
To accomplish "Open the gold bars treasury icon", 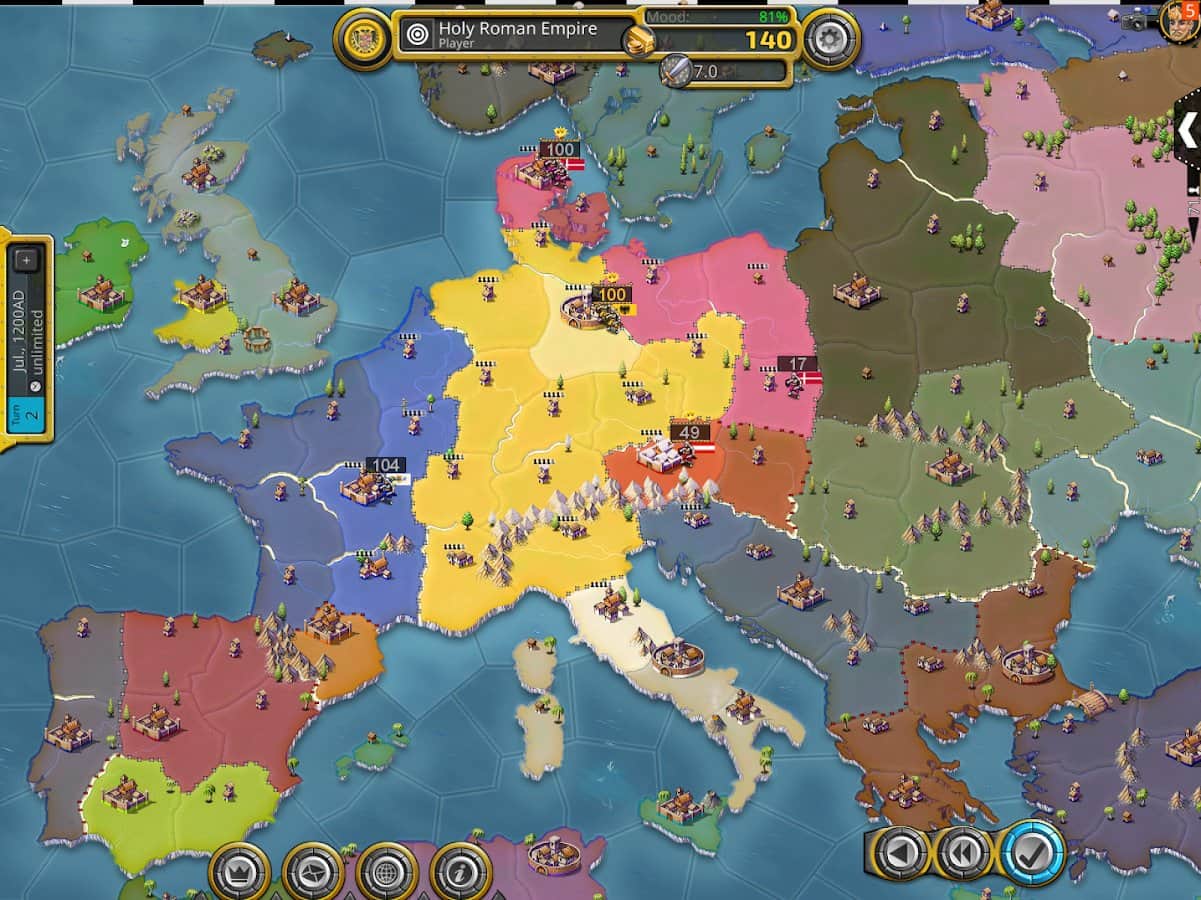I will [640, 41].
